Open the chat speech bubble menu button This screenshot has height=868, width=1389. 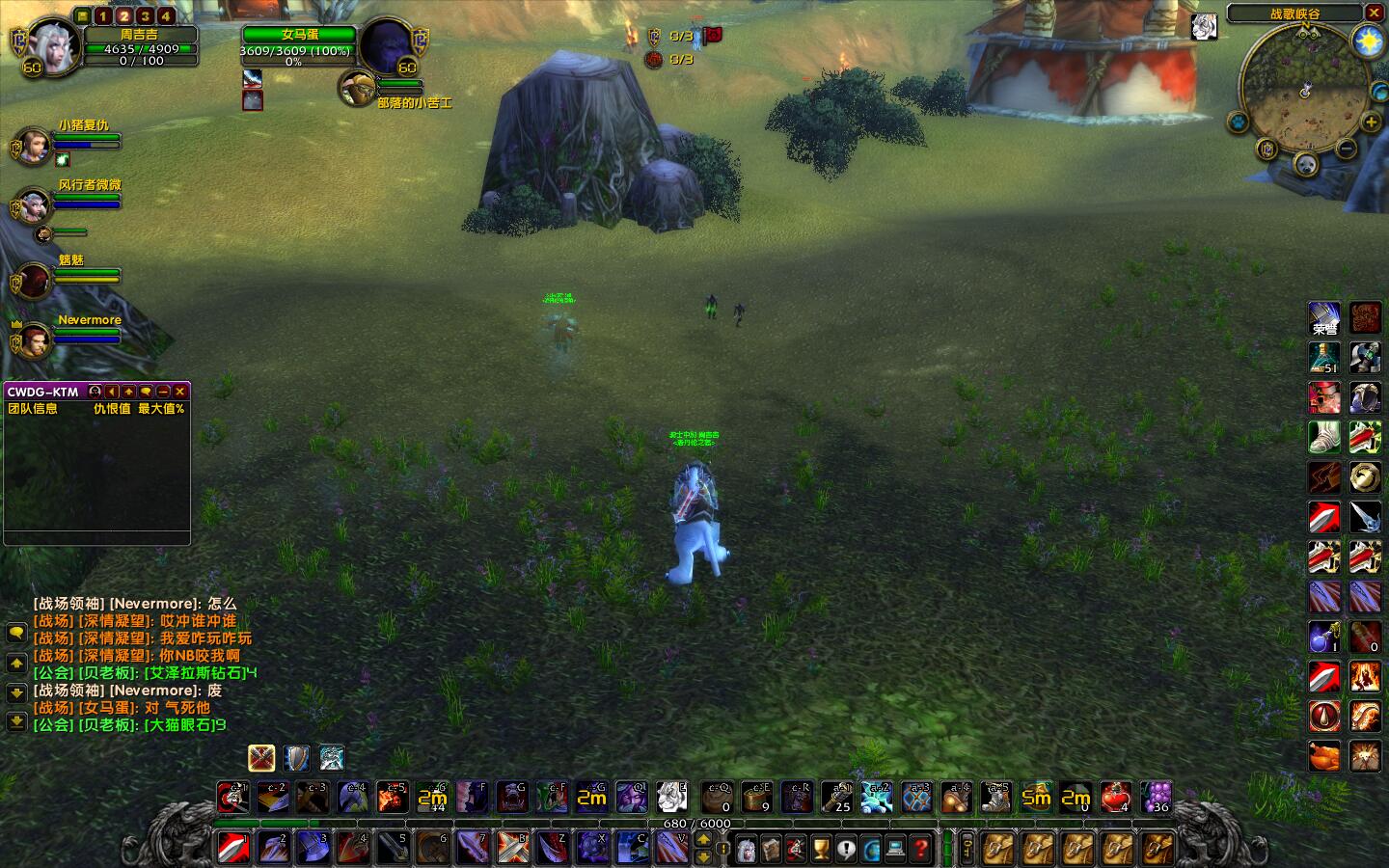coord(16,633)
